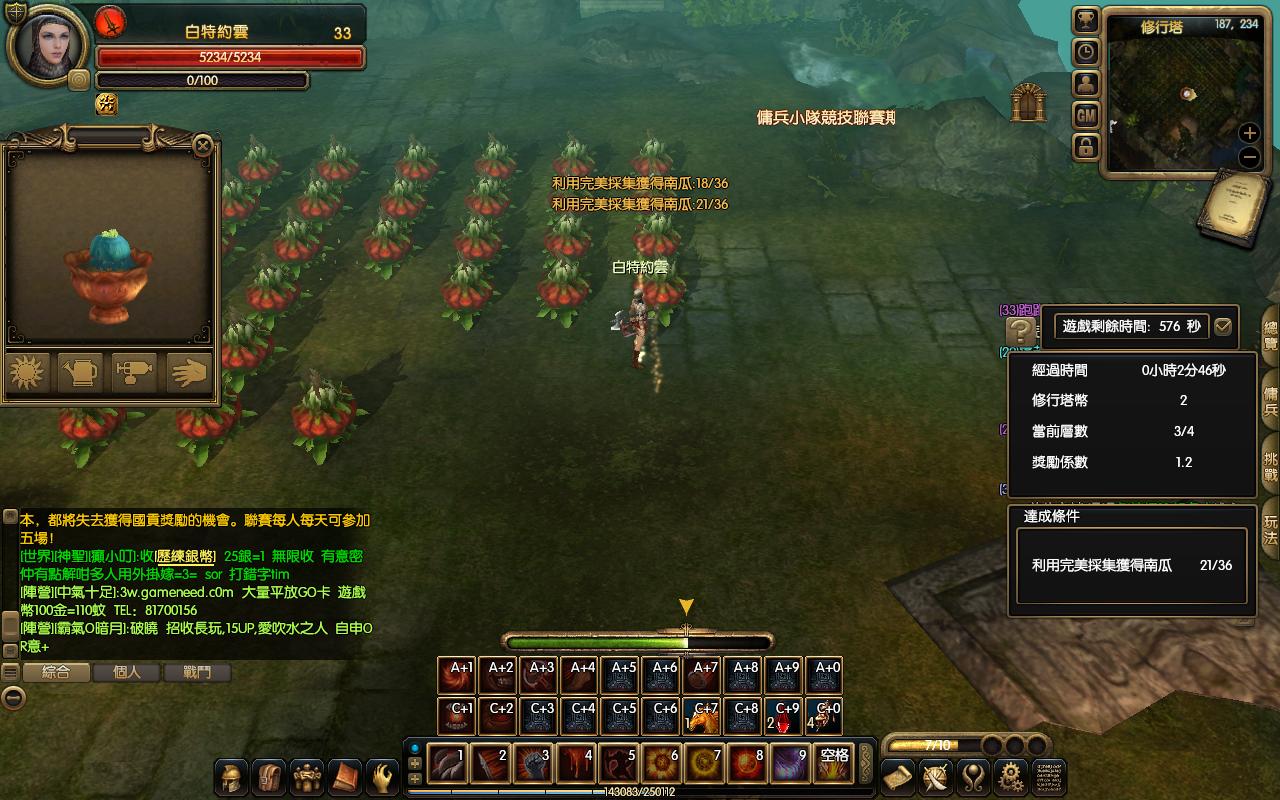The height and width of the screenshot is (800, 1280).
Task: Zoom in the minimap with plus
Action: tap(1249, 133)
